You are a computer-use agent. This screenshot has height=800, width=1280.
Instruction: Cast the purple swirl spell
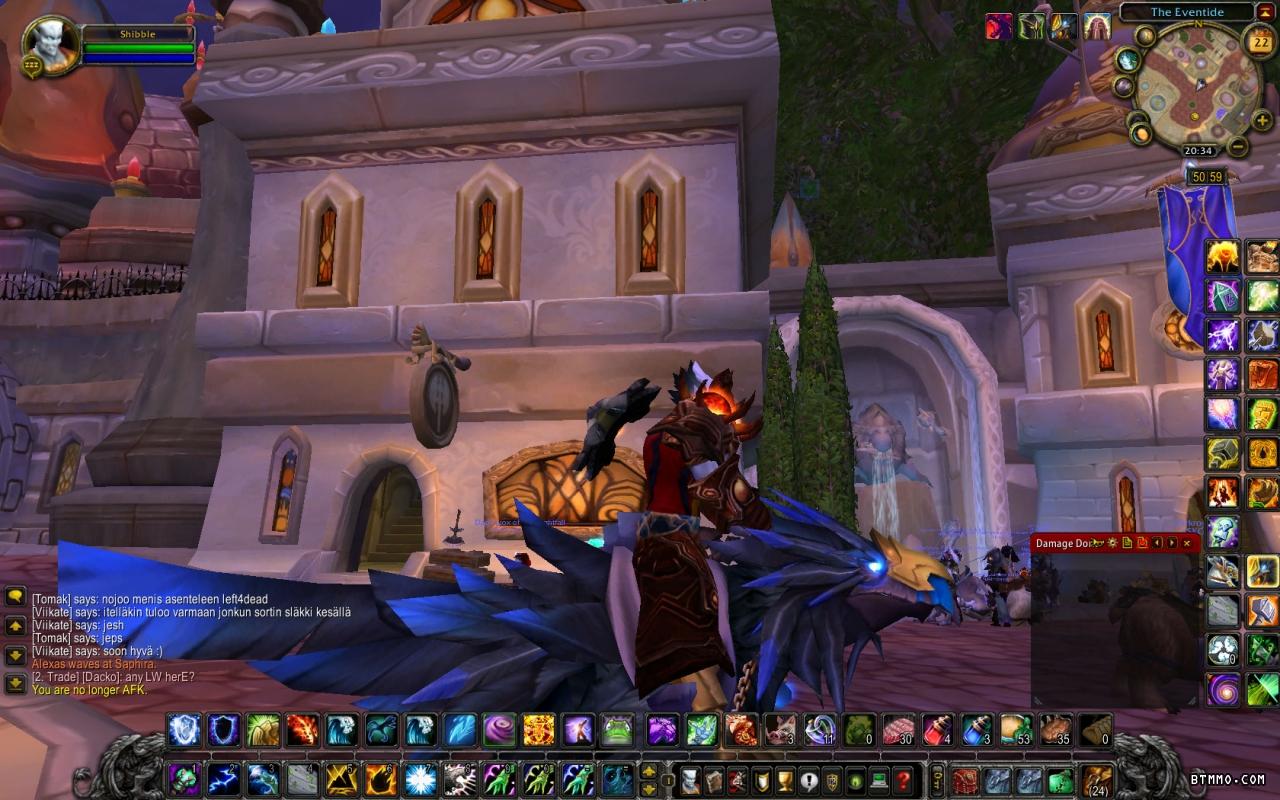(499, 731)
